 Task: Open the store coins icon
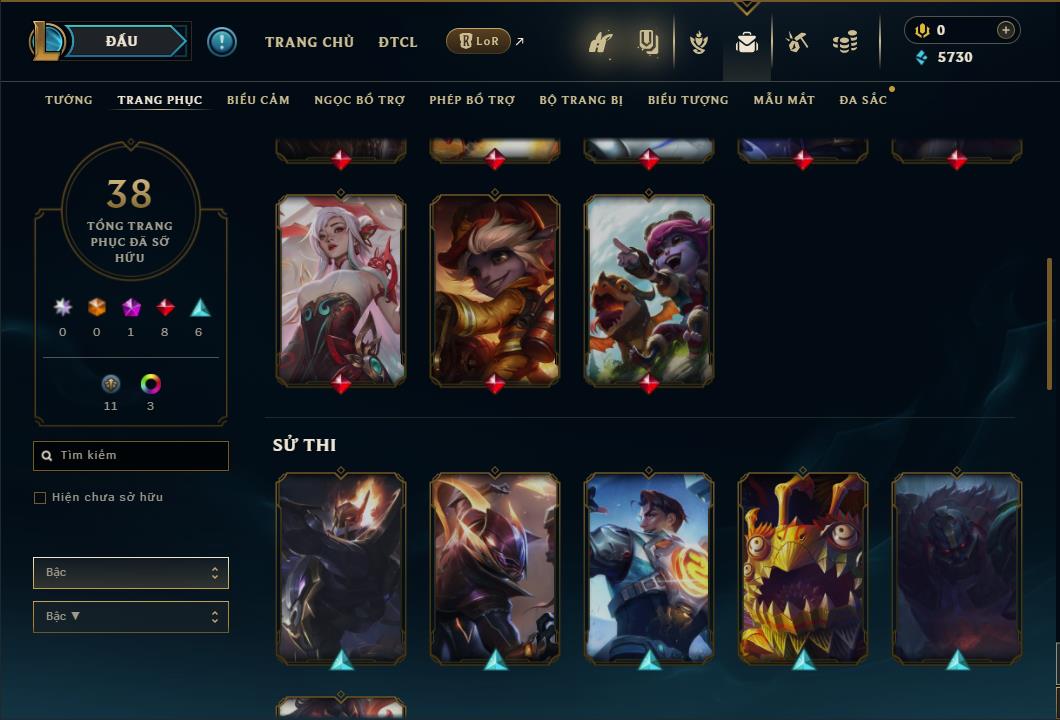point(845,42)
